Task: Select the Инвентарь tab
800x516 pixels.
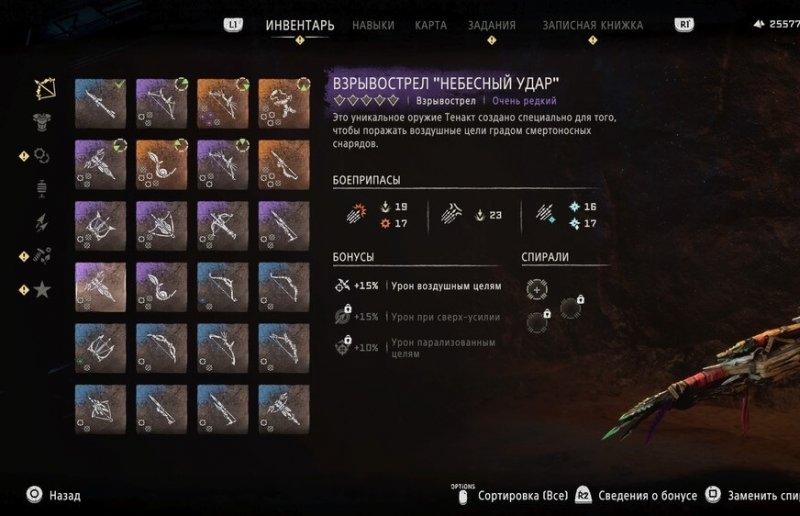Action: point(299,25)
